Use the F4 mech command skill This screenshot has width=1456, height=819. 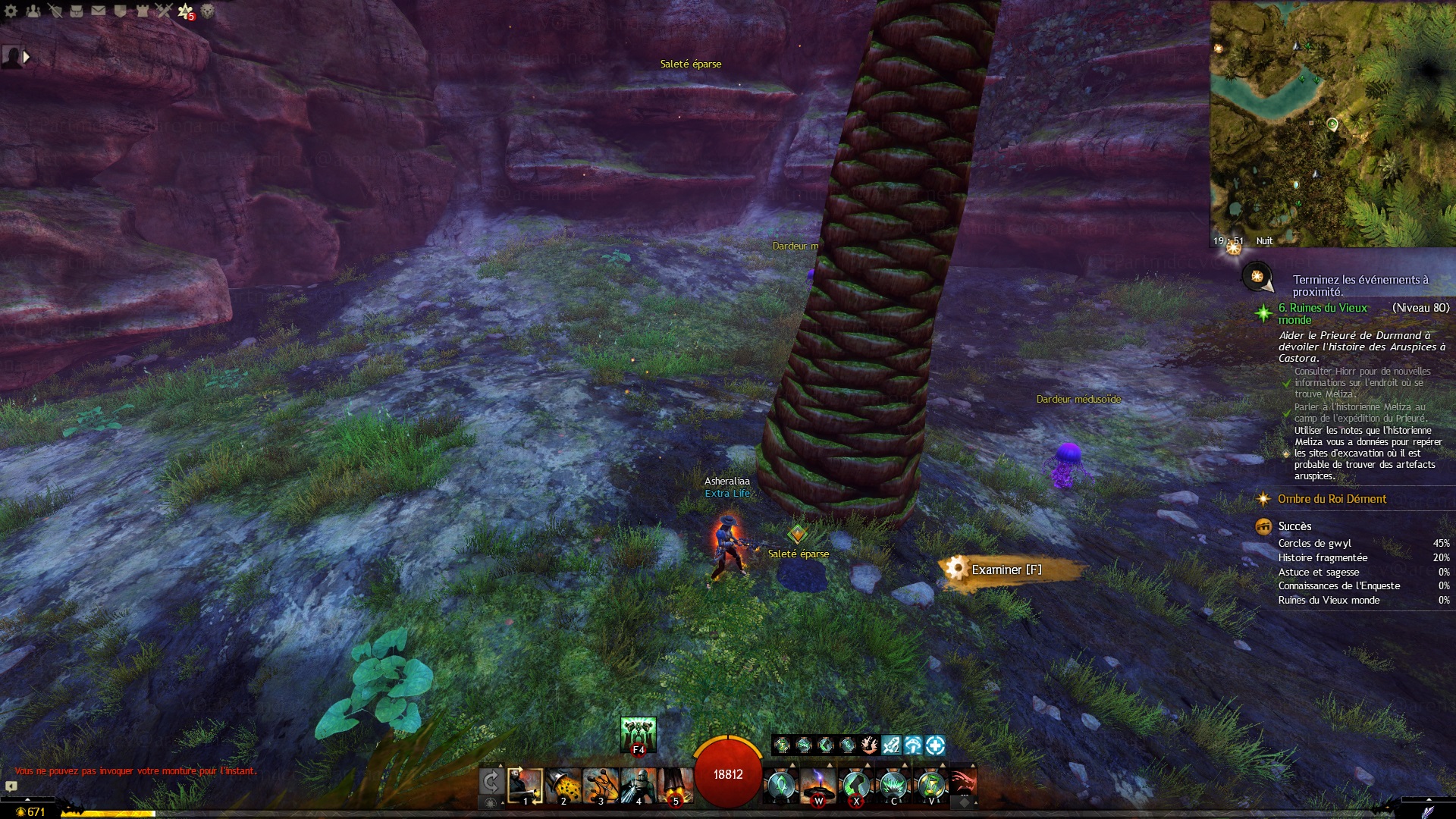coord(638,734)
